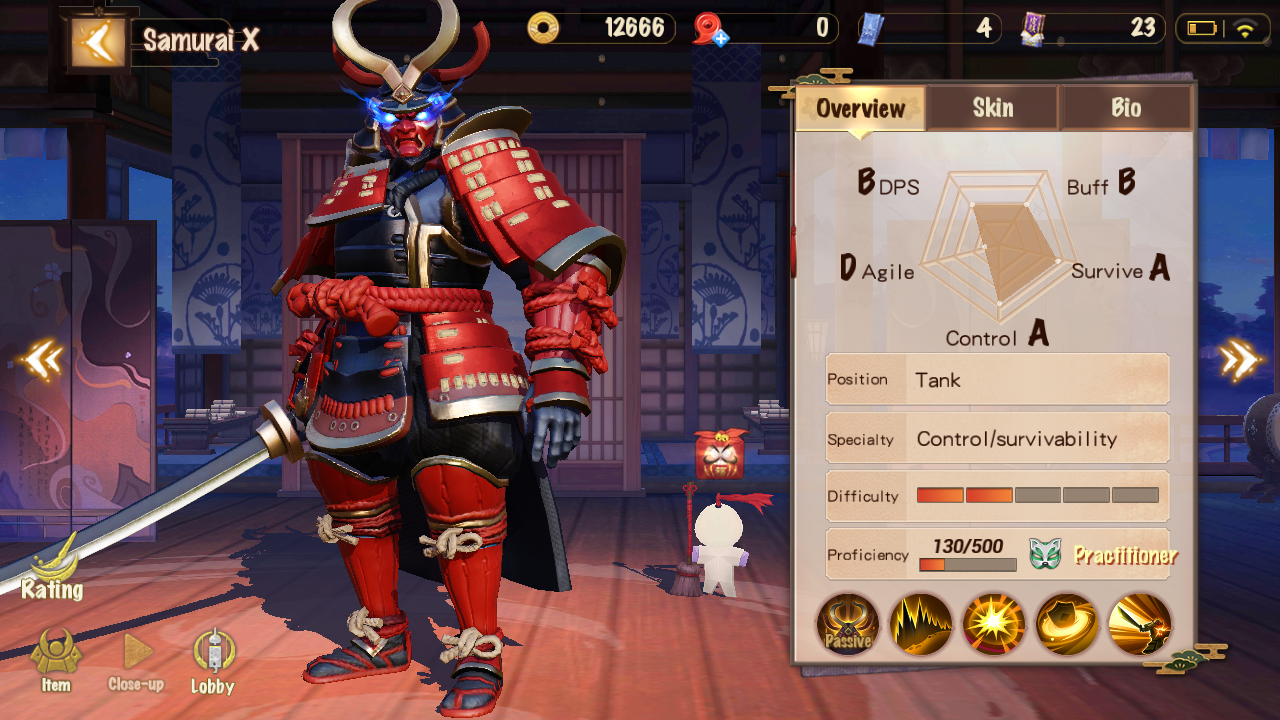
Task: Open the hero Rating
Action: (52, 572)
